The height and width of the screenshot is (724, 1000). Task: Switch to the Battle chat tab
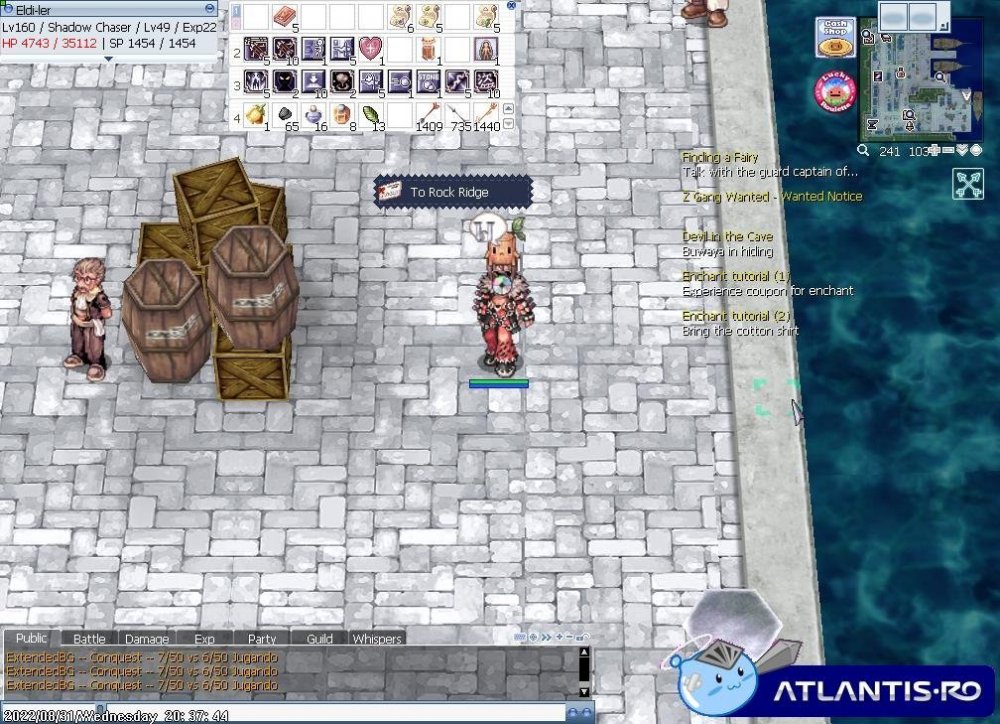[89, 639]
